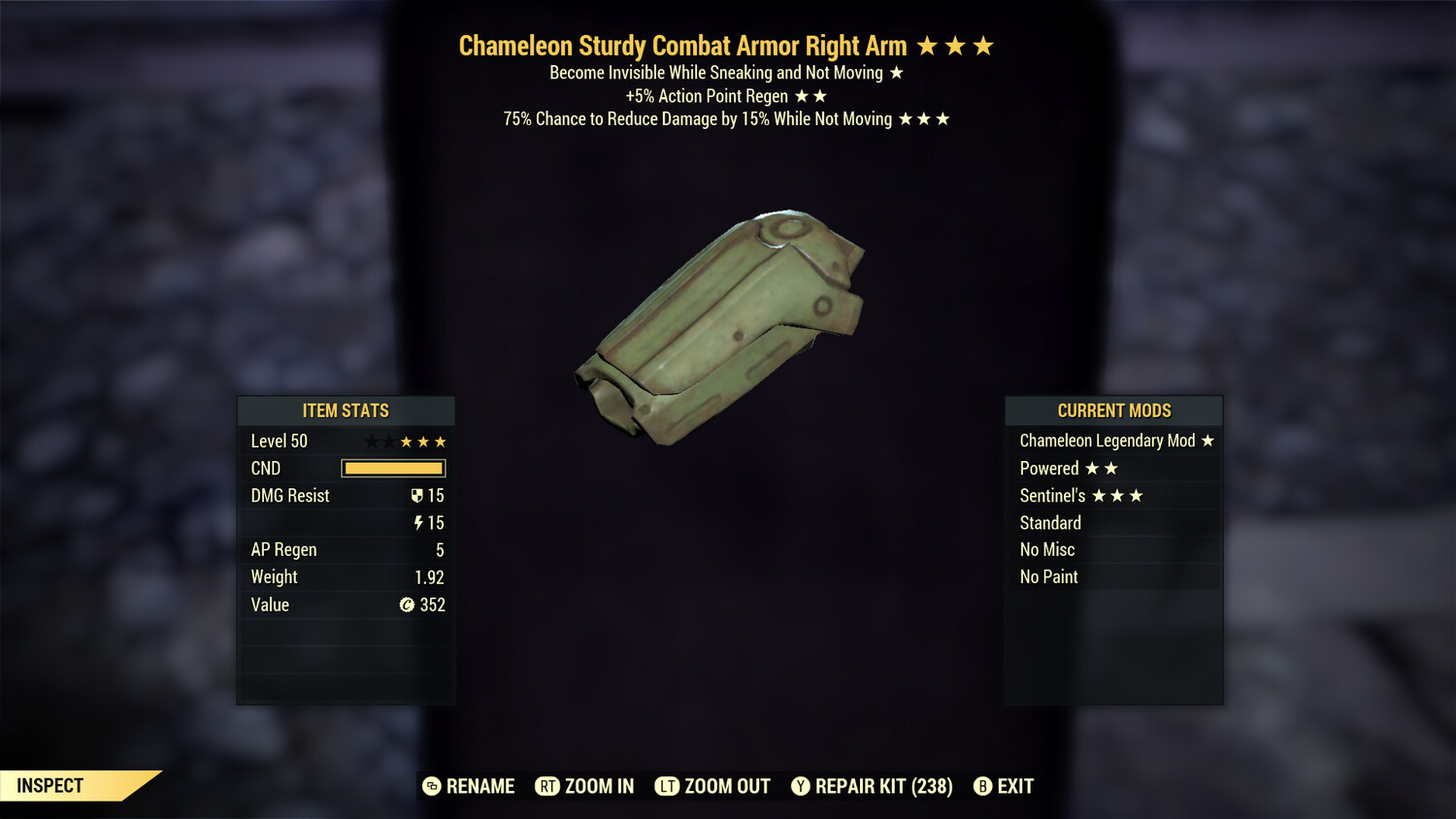Click the rename key glyph icon
The width and height of the screenshot is (1456, 819).
coord(430,787)
